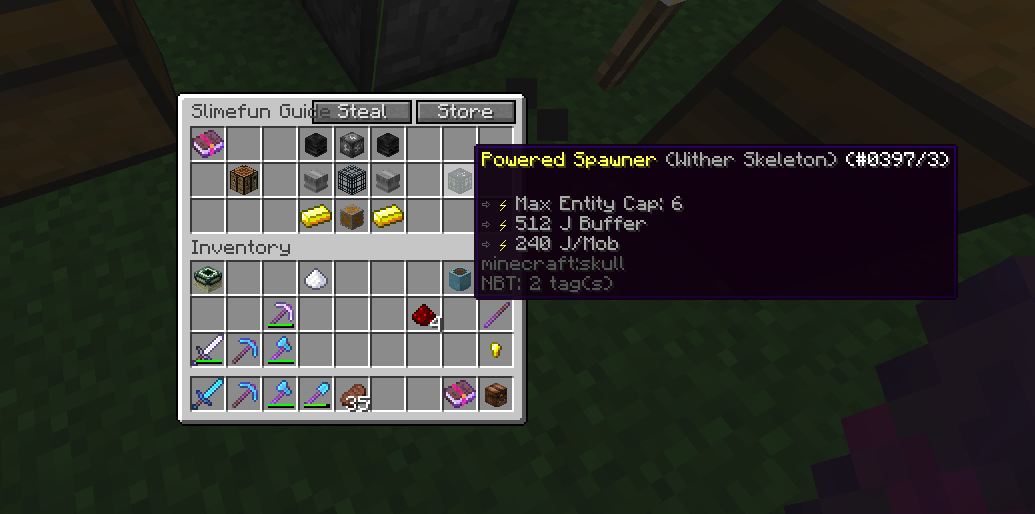The width and height of the screenshot is (1035, 514).
Task: Choose the brown block between the gold ingots
Action: click(x=352, y=216)
